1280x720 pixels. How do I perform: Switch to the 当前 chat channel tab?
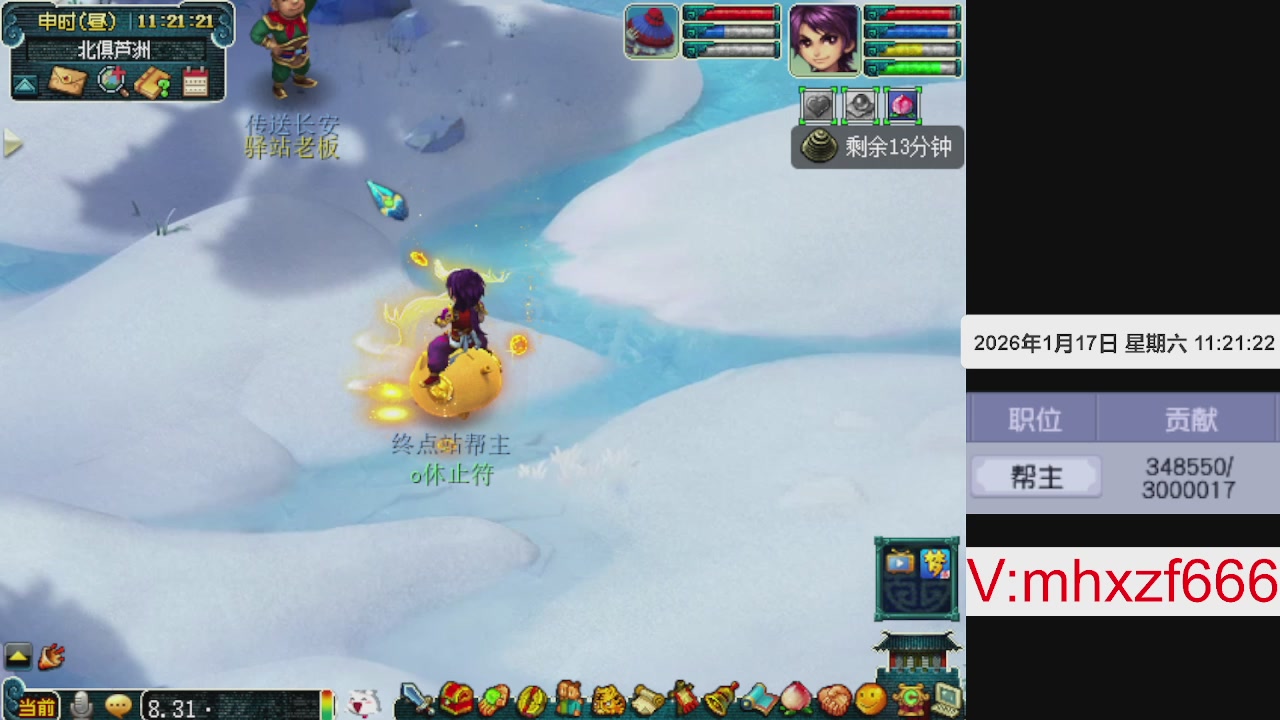pyautogui.click(x=37, y=706)
